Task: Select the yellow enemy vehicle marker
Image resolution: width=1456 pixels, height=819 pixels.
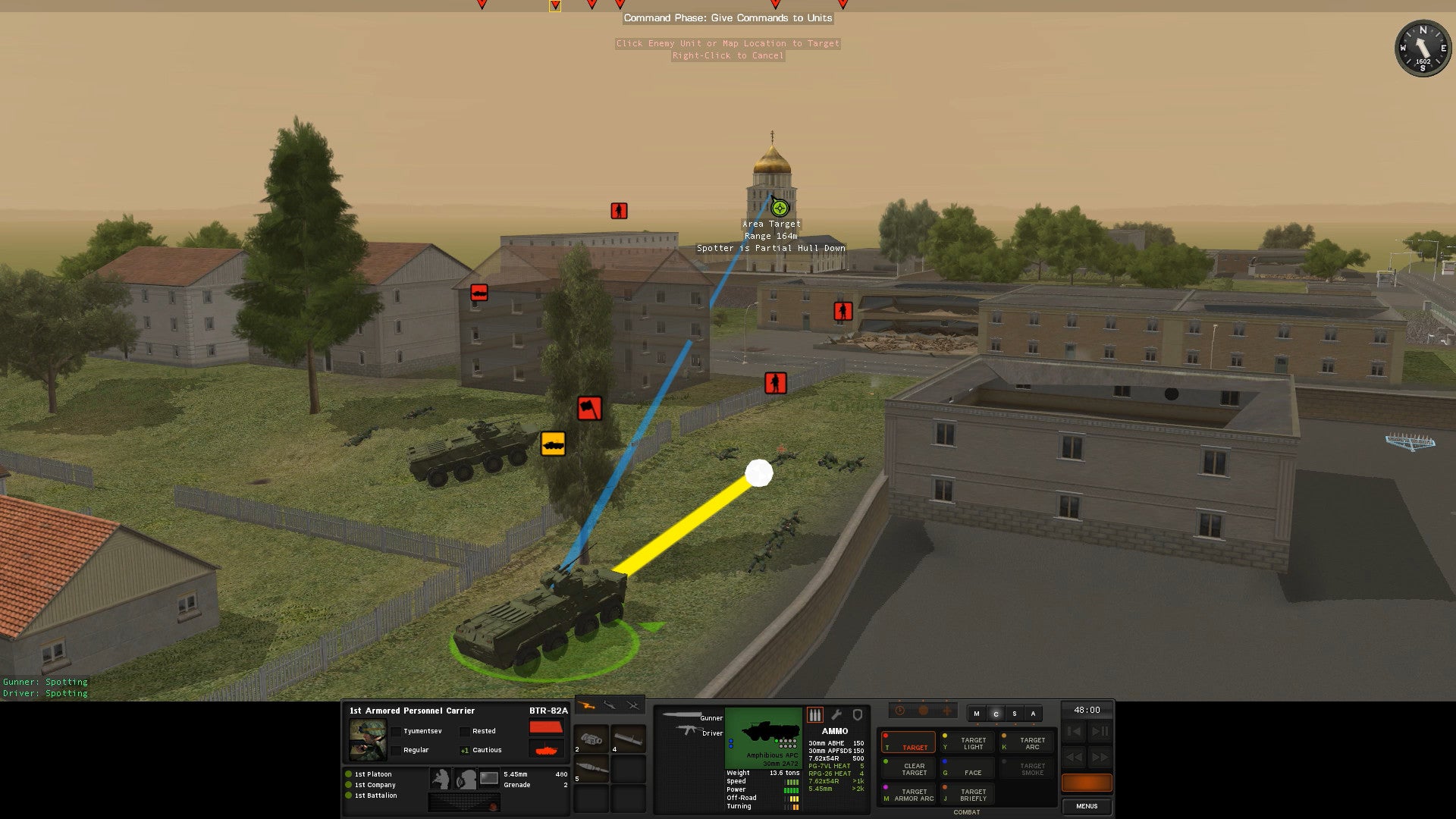Action: click(x=553, y=445)
